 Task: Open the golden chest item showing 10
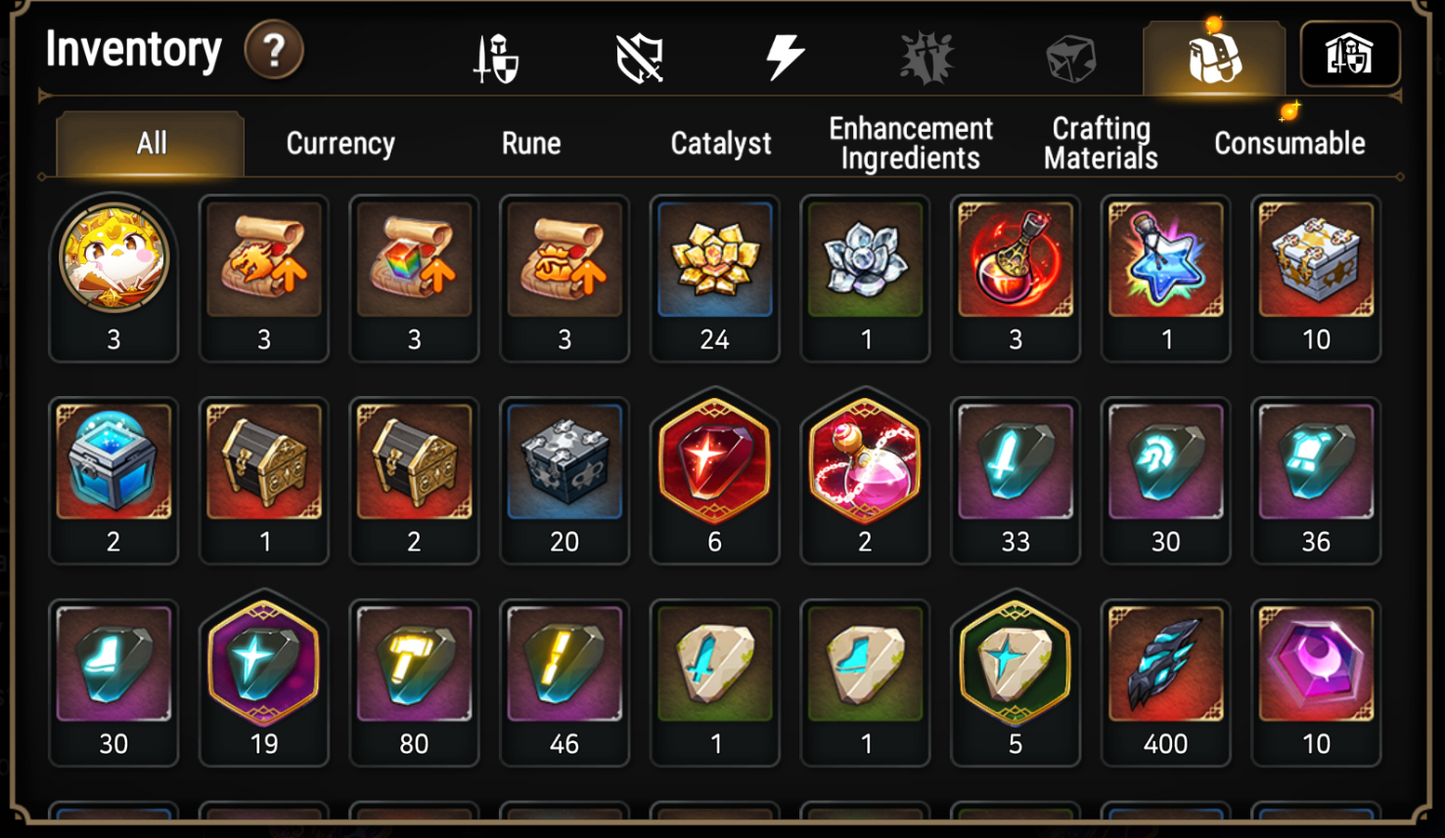coord(1315,260)
